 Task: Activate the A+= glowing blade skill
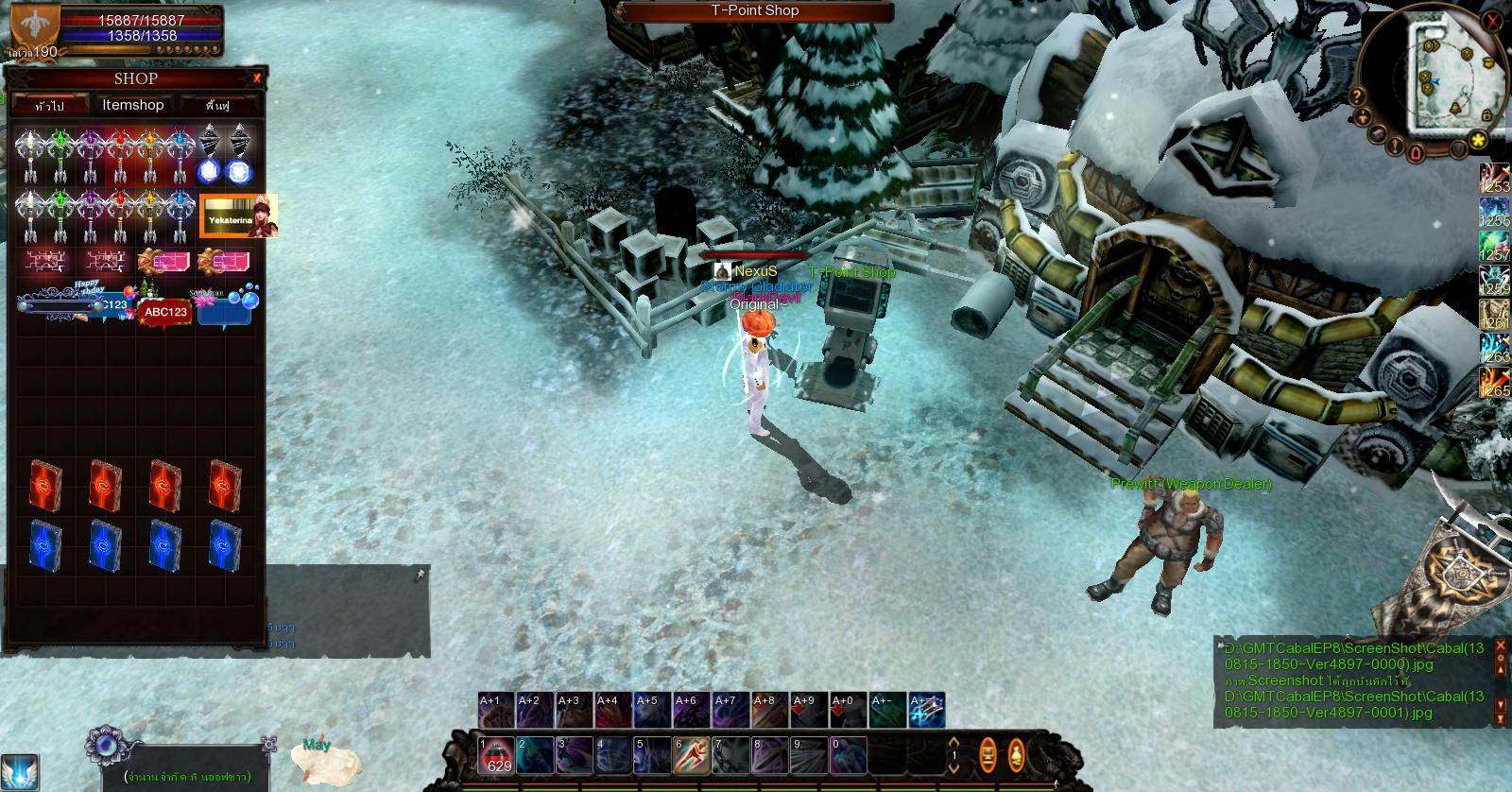coord(926,711)
